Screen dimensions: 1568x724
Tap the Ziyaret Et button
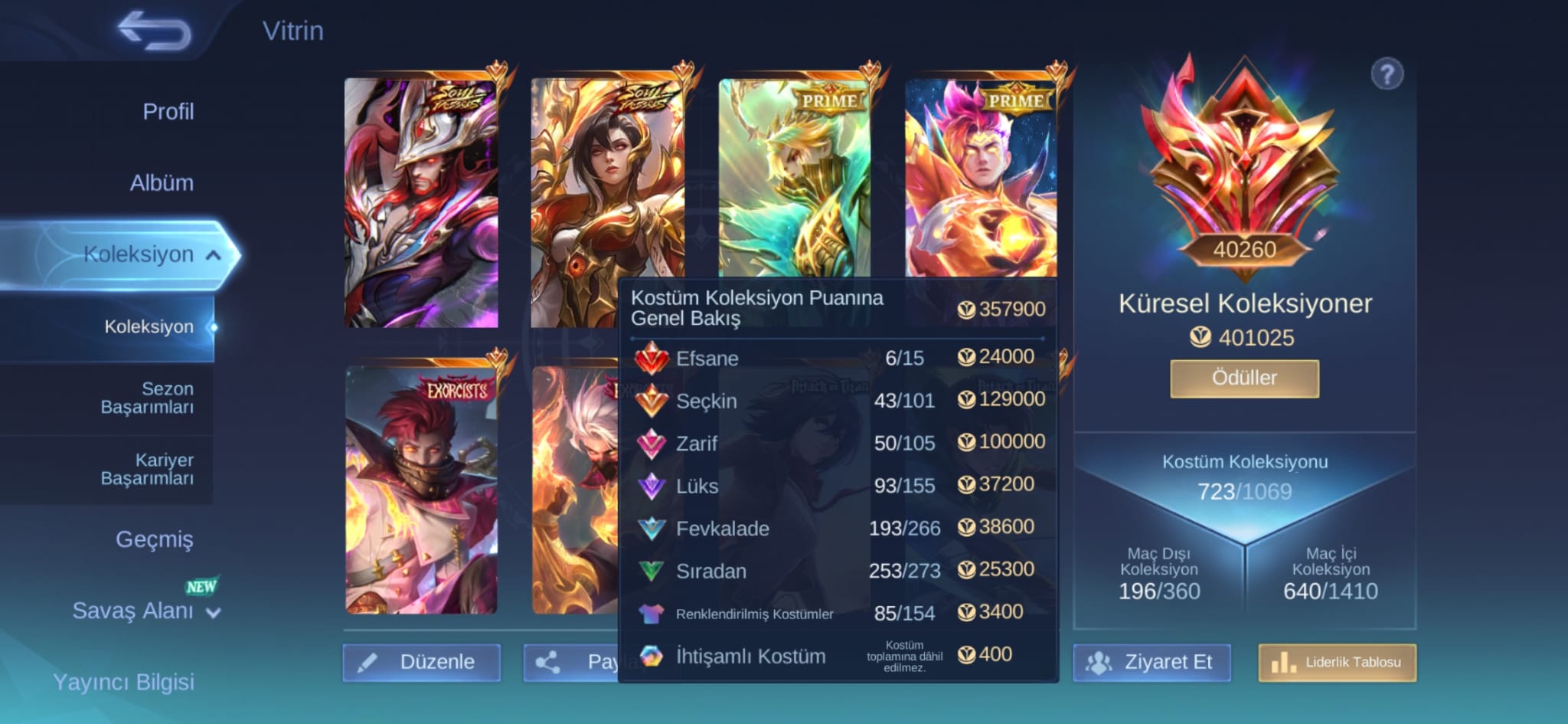(x=1152, y=662)
